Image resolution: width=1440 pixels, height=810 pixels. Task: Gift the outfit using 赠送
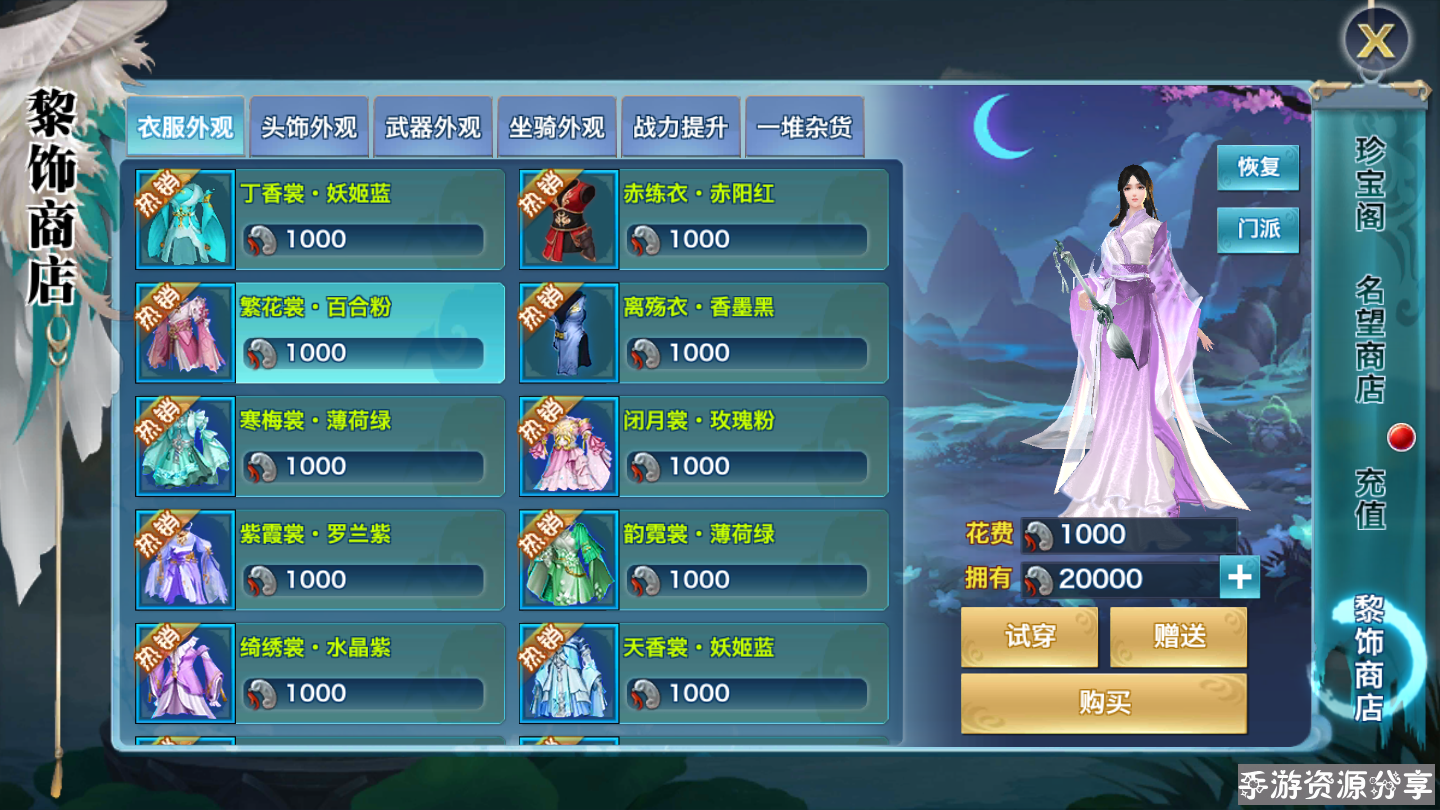pos(1179,637)
